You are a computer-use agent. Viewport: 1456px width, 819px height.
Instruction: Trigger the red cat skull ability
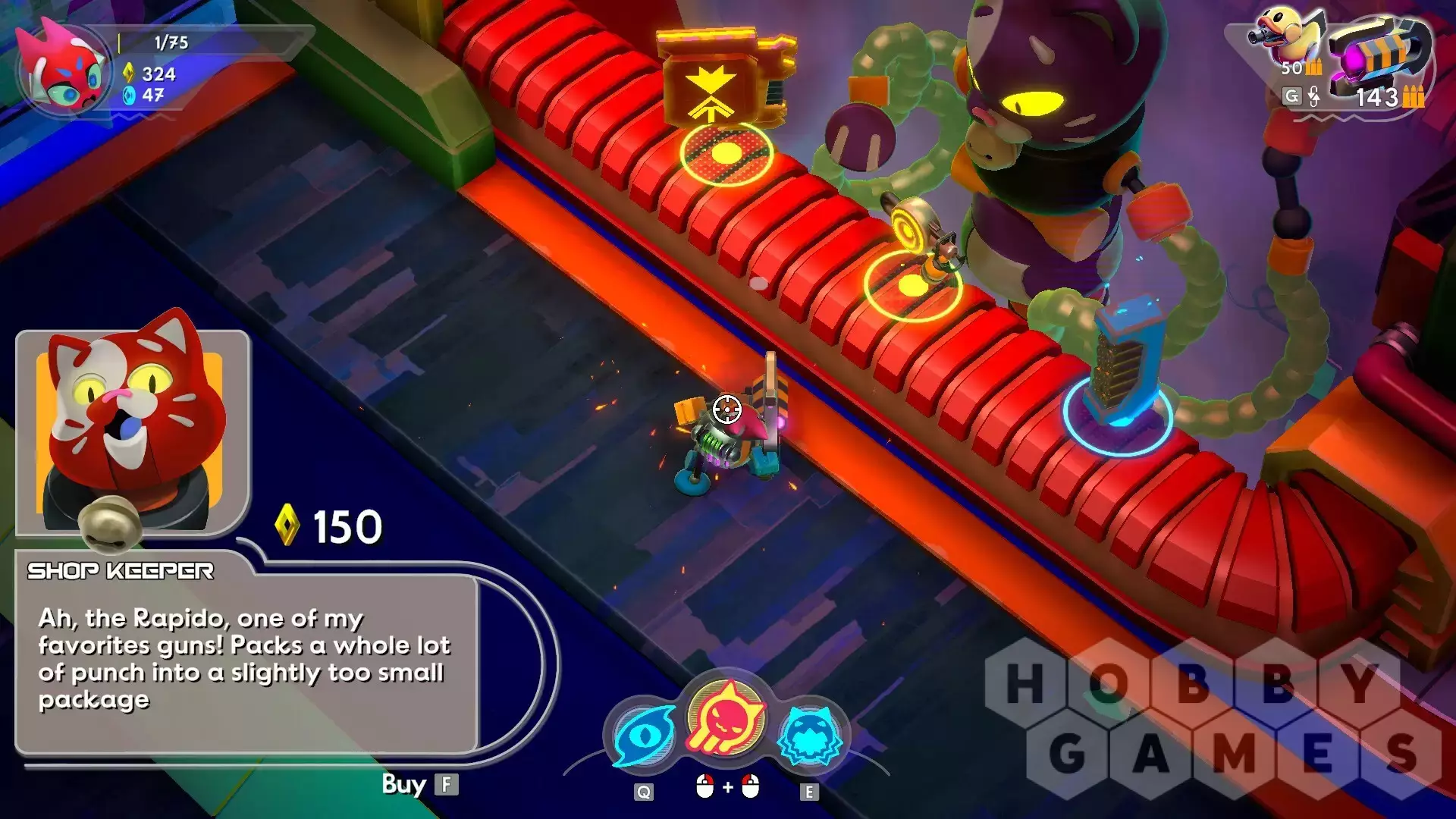pos(726,718)
